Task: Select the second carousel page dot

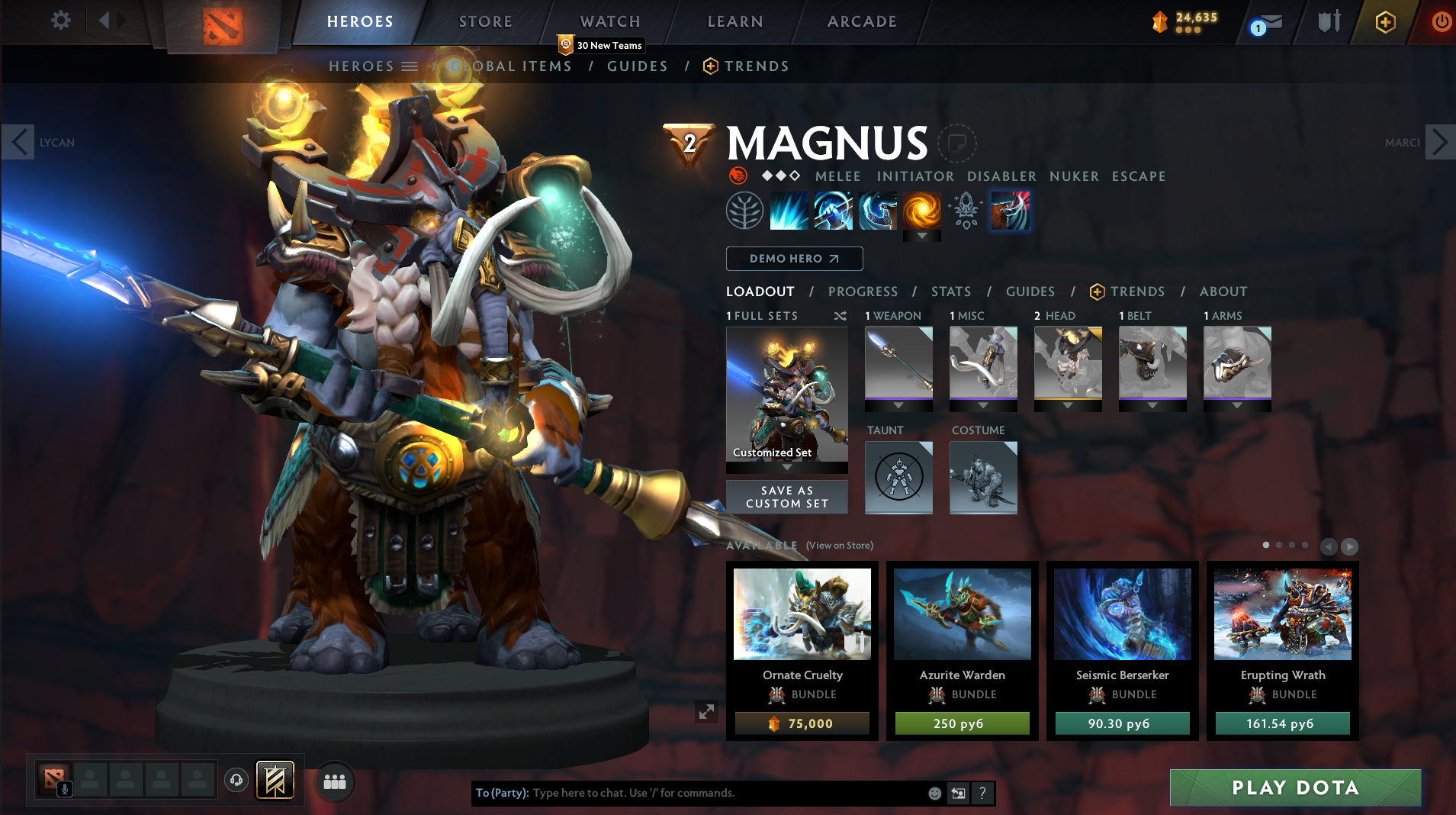Action: [x=1280, y=546]
